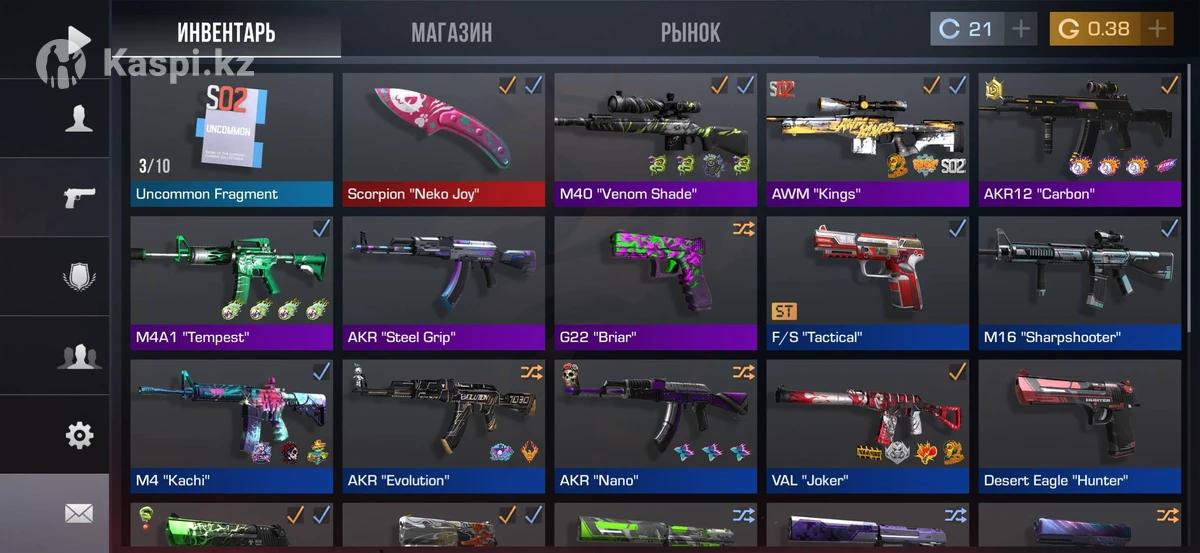
Task: Pick the M4A1 "Tempest" skin
Action: pos(232,283)
